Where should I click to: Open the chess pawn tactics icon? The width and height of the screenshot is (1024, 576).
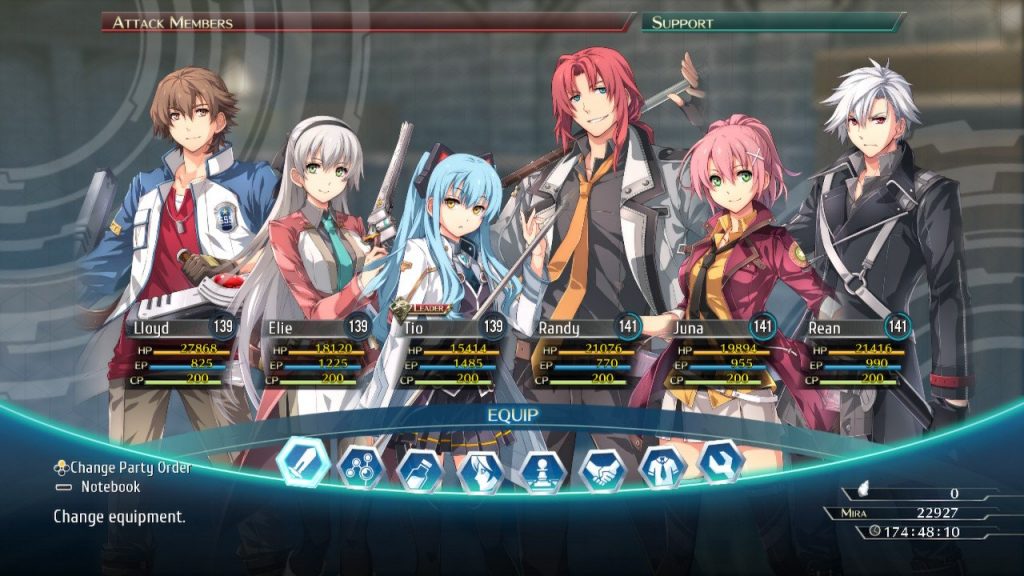click(541, 471)
